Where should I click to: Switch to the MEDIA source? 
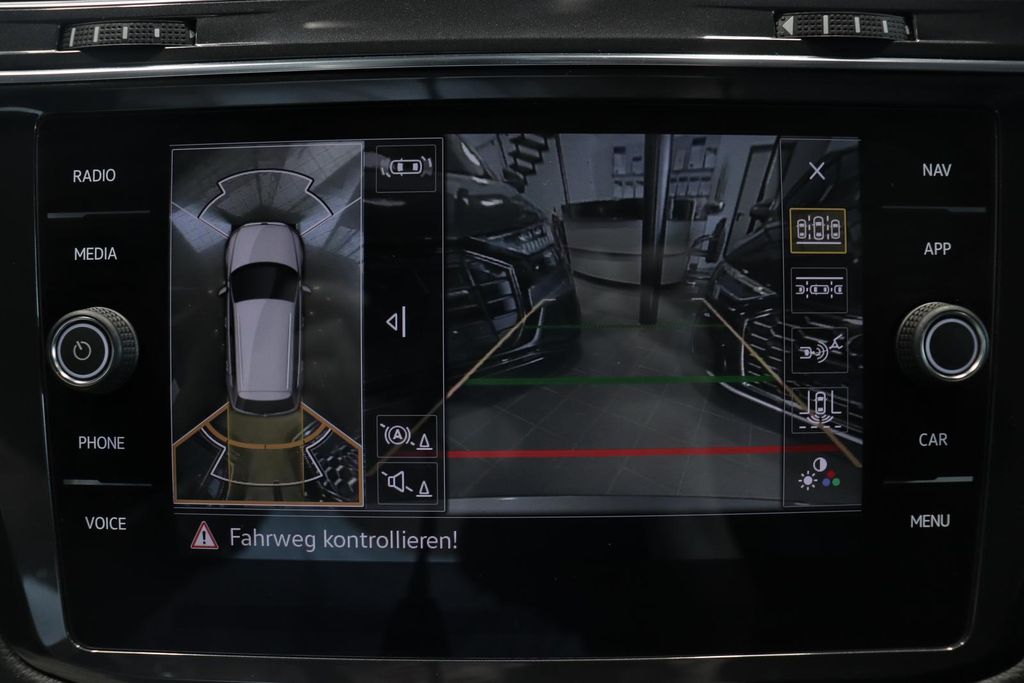95,254
